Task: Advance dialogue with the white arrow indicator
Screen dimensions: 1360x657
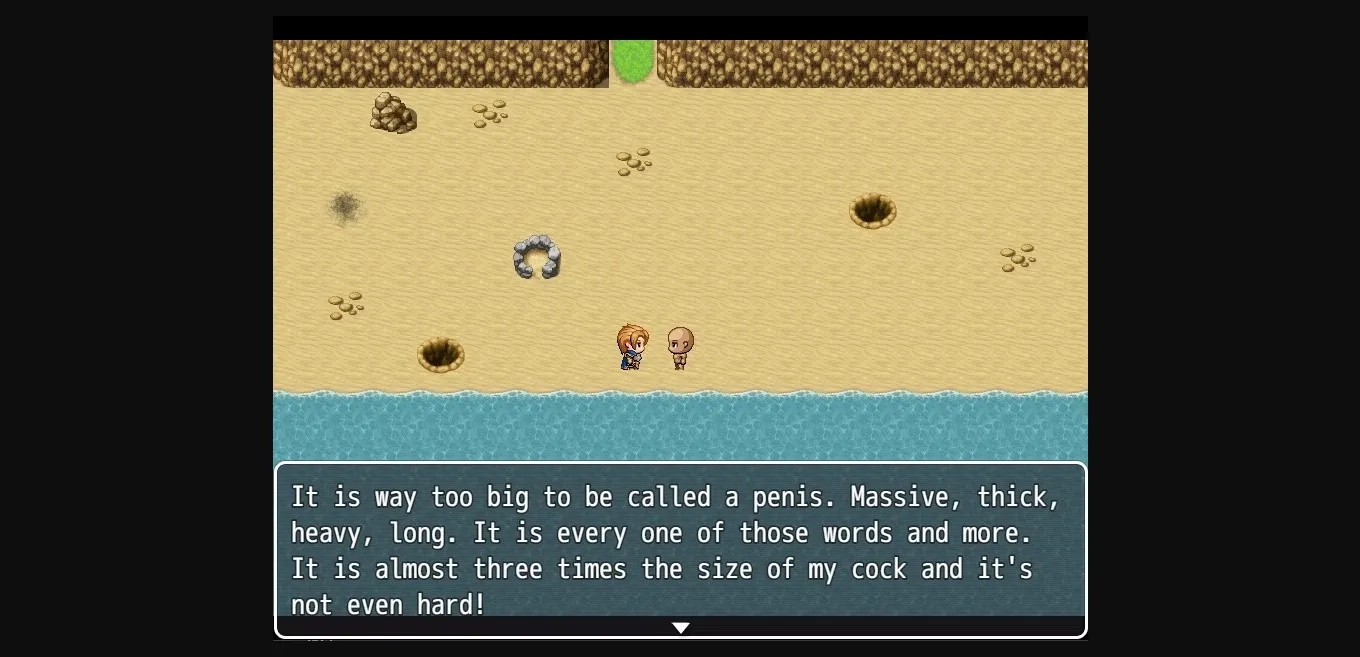Action: coord(680,628)
